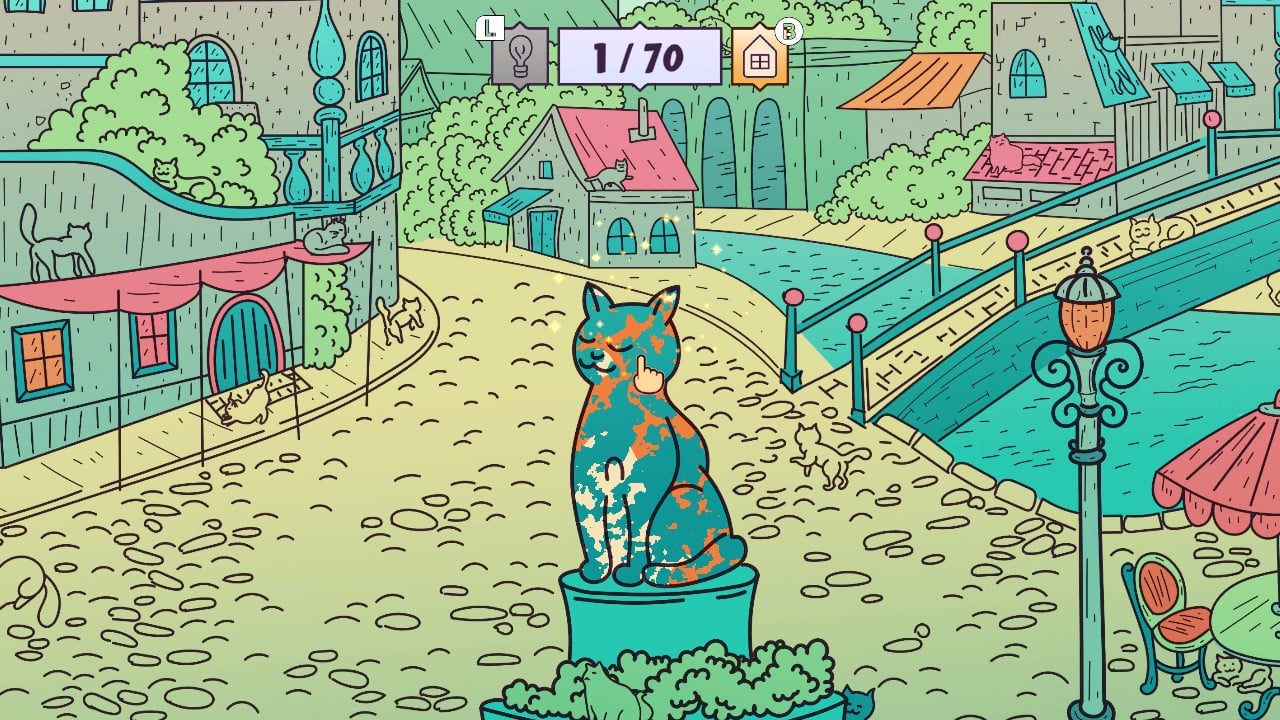
Task: Click the 1/70 cat counter banner
Action: (x=643, y=56)
